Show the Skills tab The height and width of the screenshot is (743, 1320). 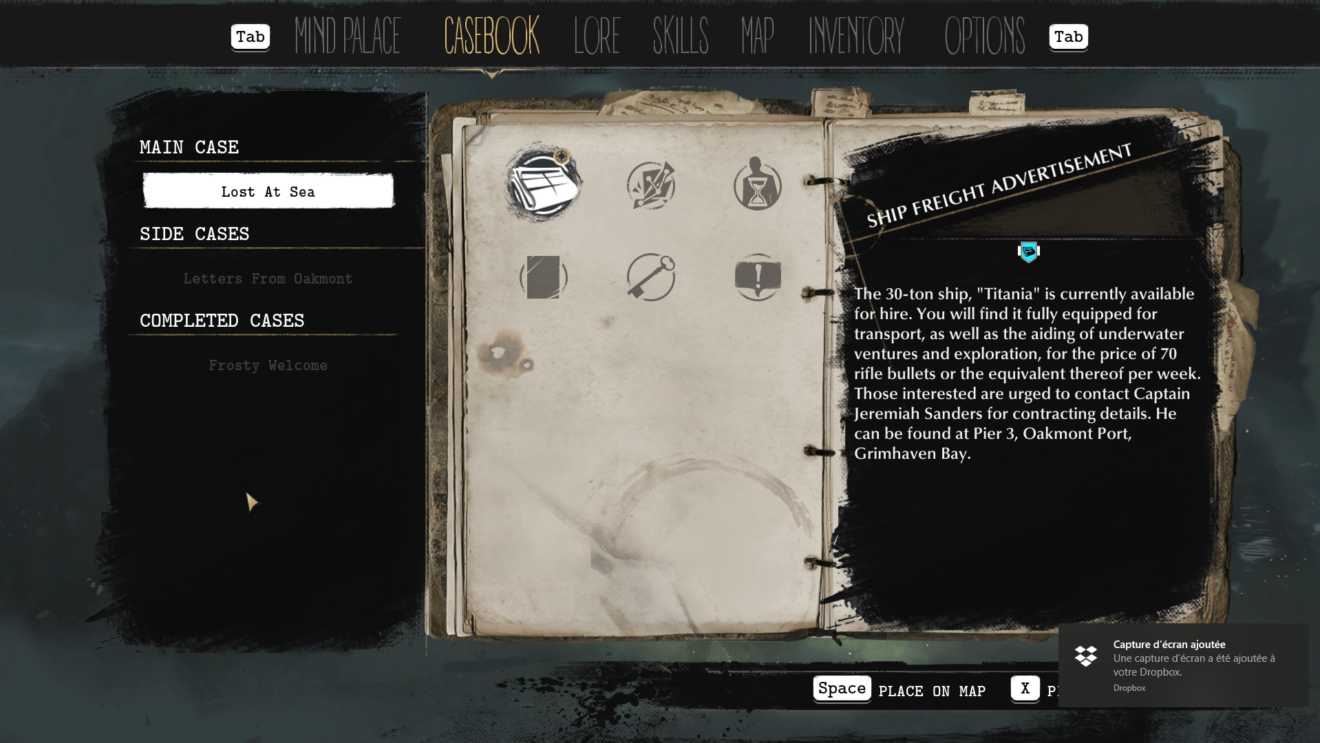(680, 37)
